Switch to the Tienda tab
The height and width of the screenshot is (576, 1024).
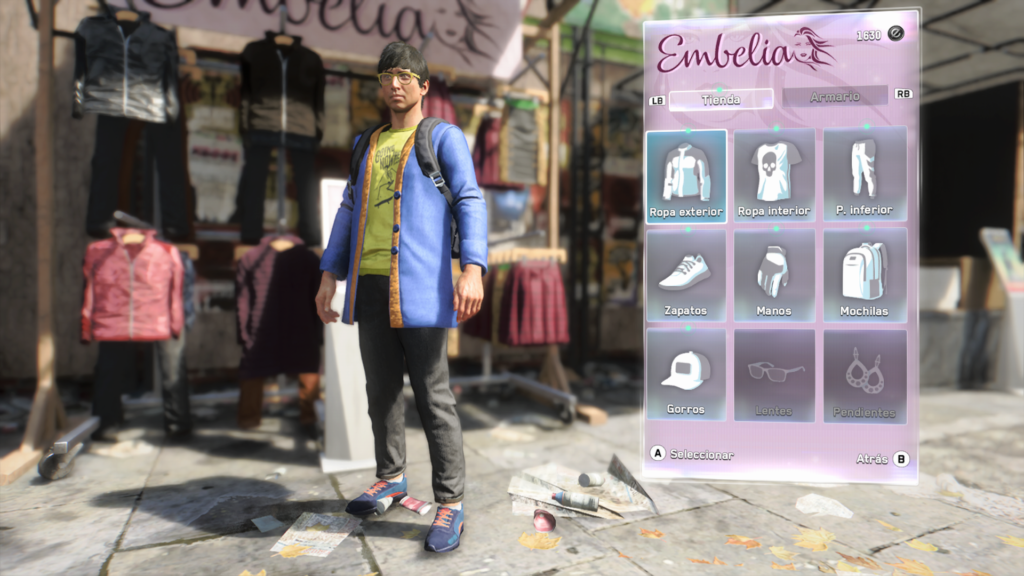click(720, 99)
